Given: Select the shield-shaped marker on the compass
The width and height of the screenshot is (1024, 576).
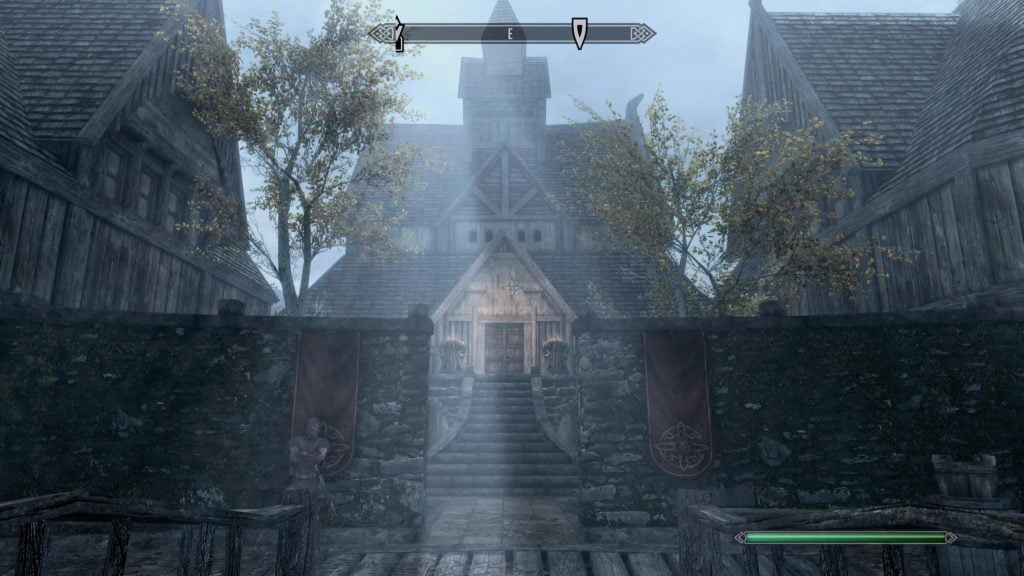Looking at the screenshot, I should tap(580, 33).
